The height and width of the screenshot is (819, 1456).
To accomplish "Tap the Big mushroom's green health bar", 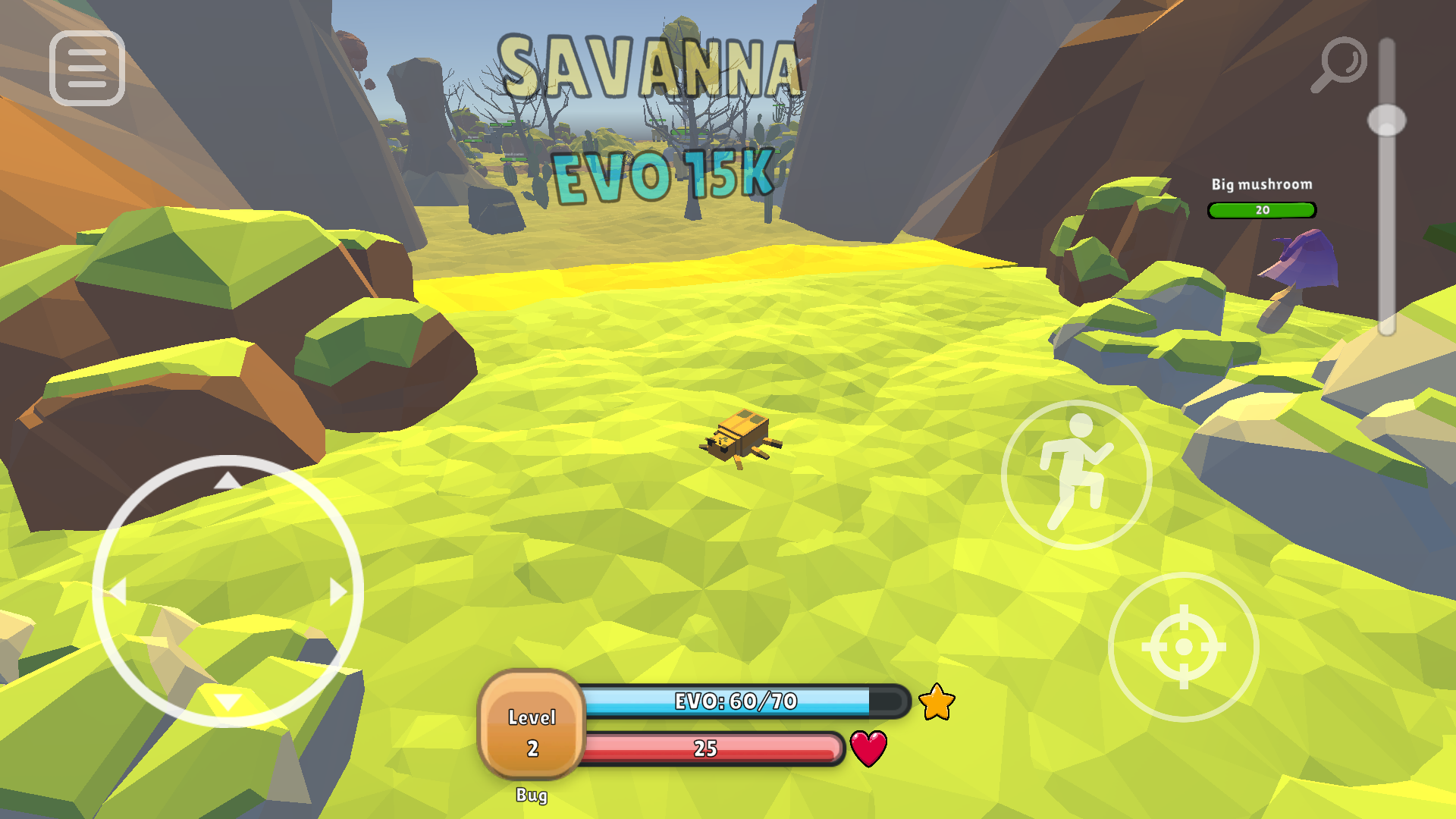I will (1261, 210).
